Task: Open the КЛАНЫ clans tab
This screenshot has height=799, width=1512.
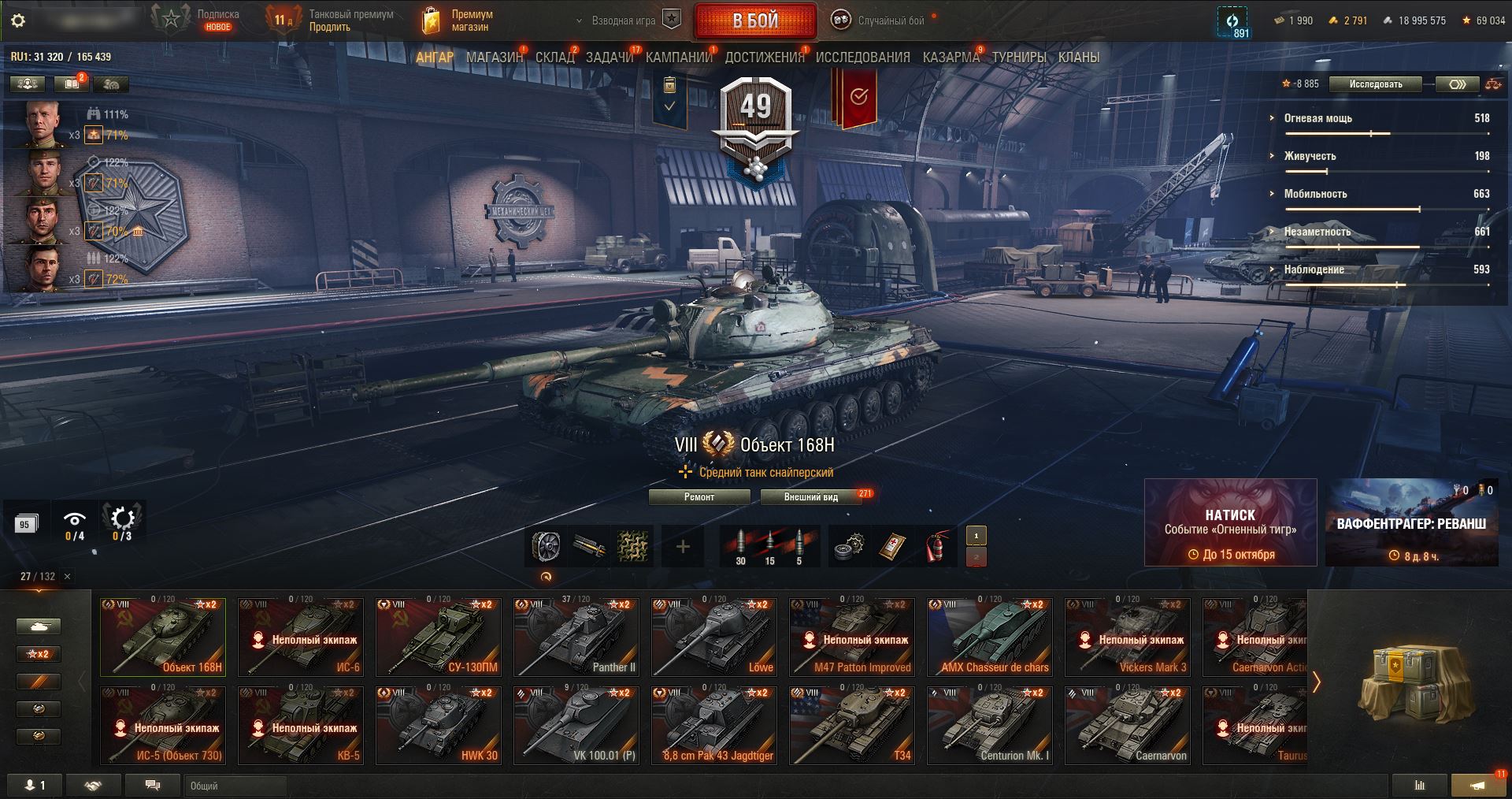Action: pos(1079,58)
